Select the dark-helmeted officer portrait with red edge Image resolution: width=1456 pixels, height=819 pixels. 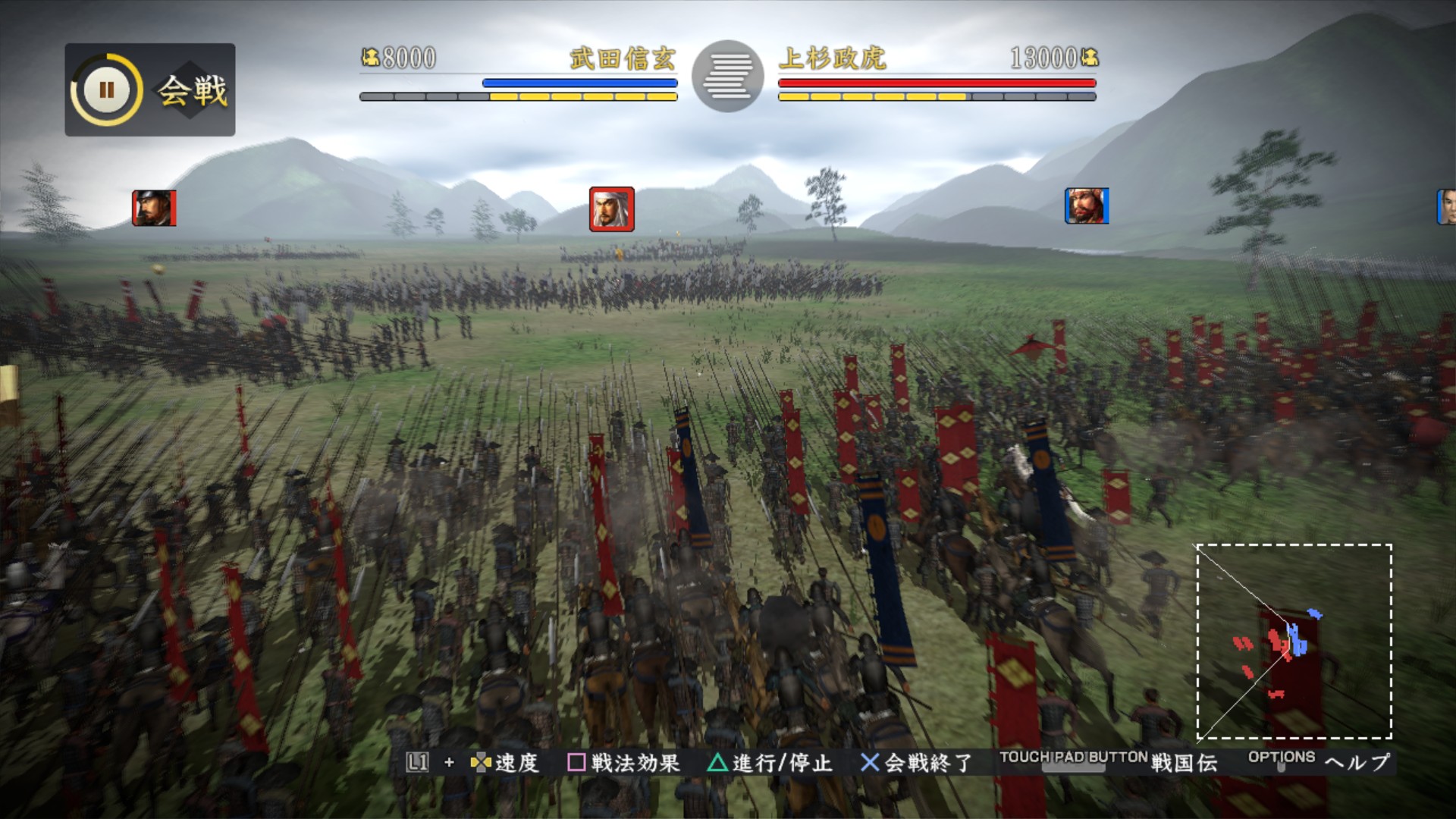154,208
